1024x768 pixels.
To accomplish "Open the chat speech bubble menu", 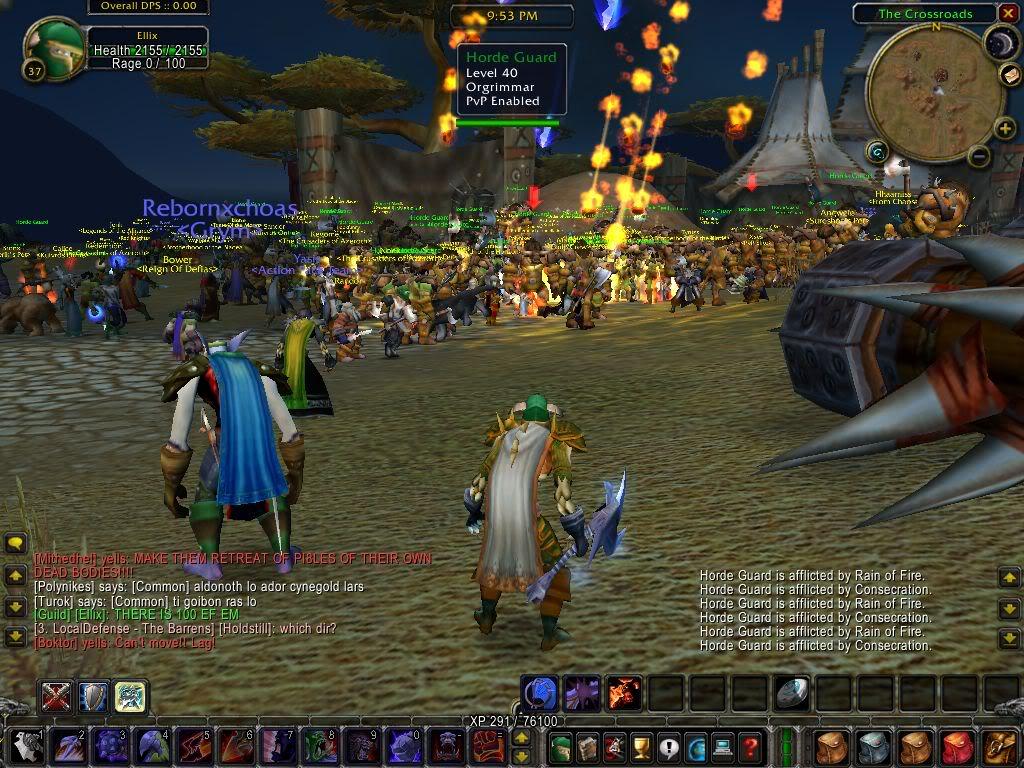I will point(15,543).
